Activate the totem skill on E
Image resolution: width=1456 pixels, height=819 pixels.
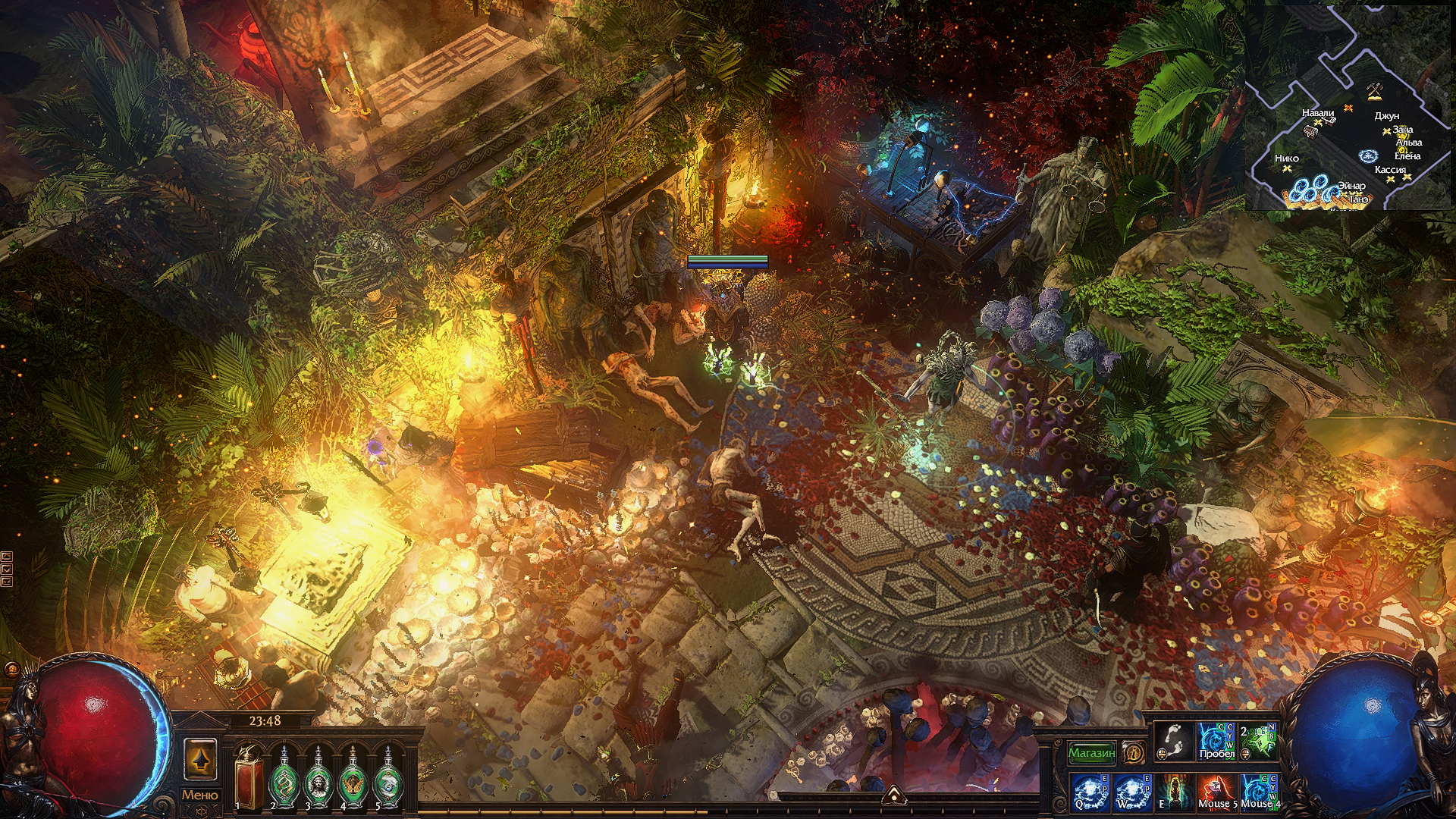(x=1173, y=792)
